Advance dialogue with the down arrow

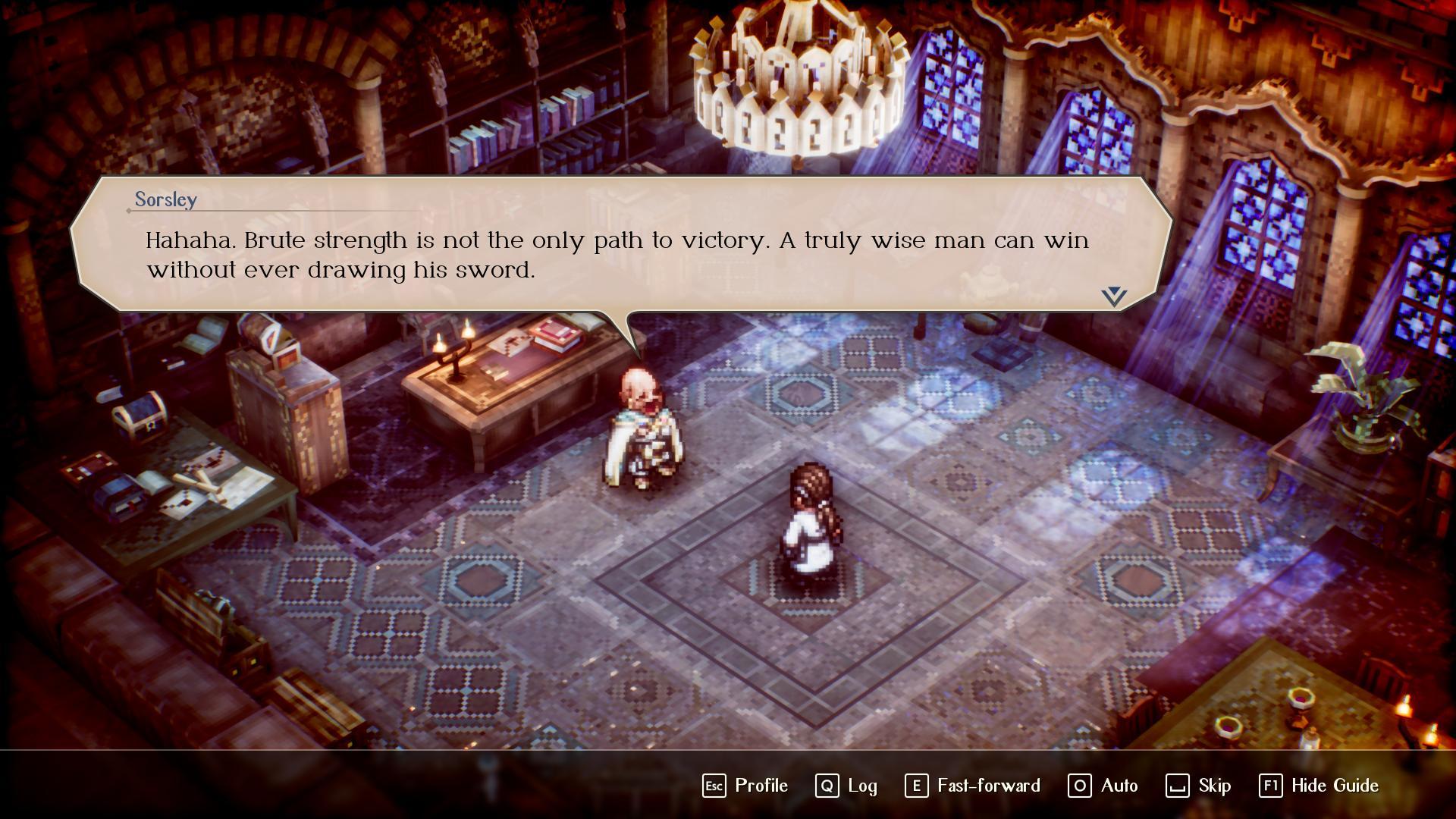[x=1114, y=297]
